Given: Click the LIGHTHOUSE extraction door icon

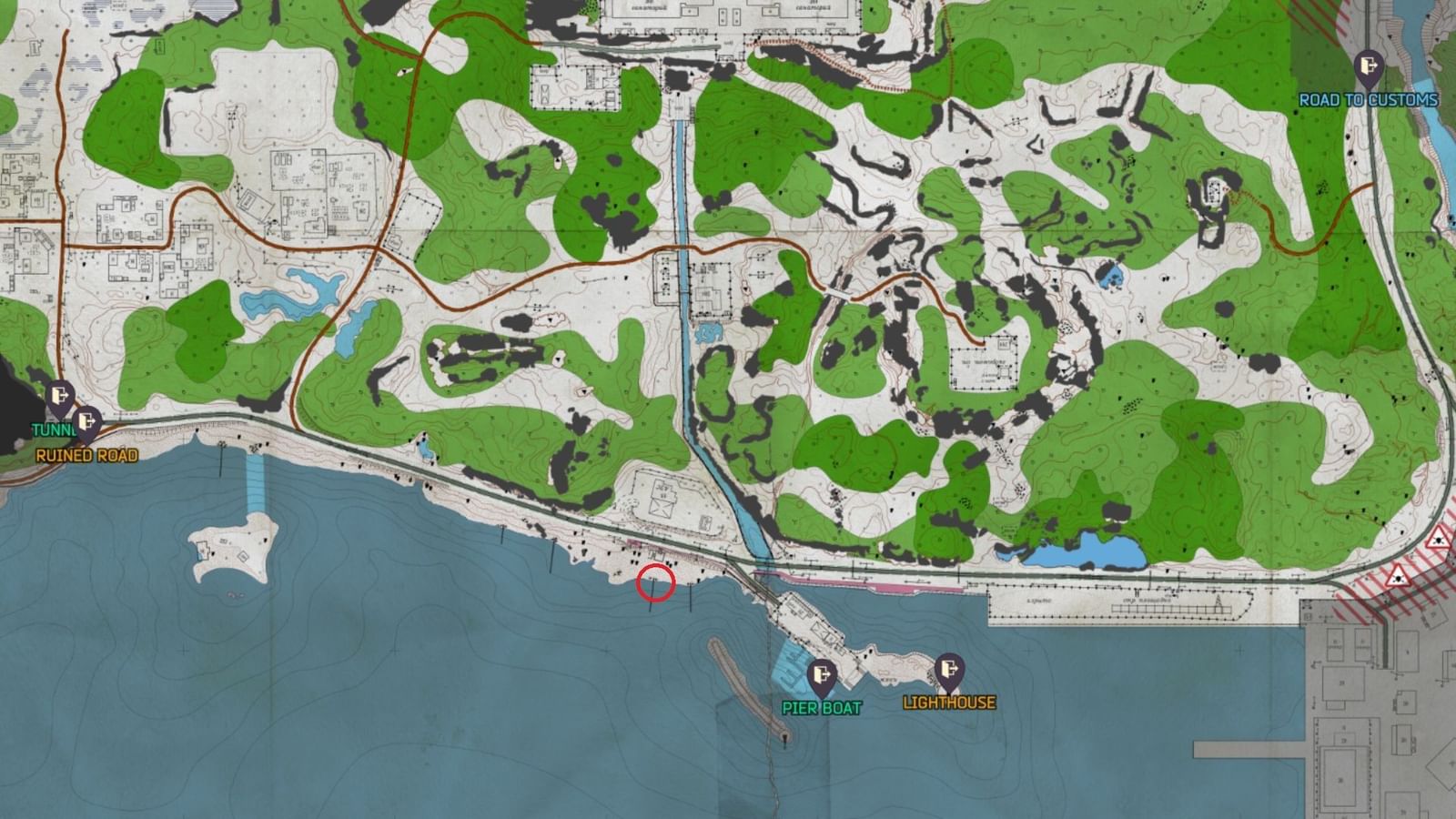Looking at the screenshot, I should pyautogui.click(x=947, y=672).
